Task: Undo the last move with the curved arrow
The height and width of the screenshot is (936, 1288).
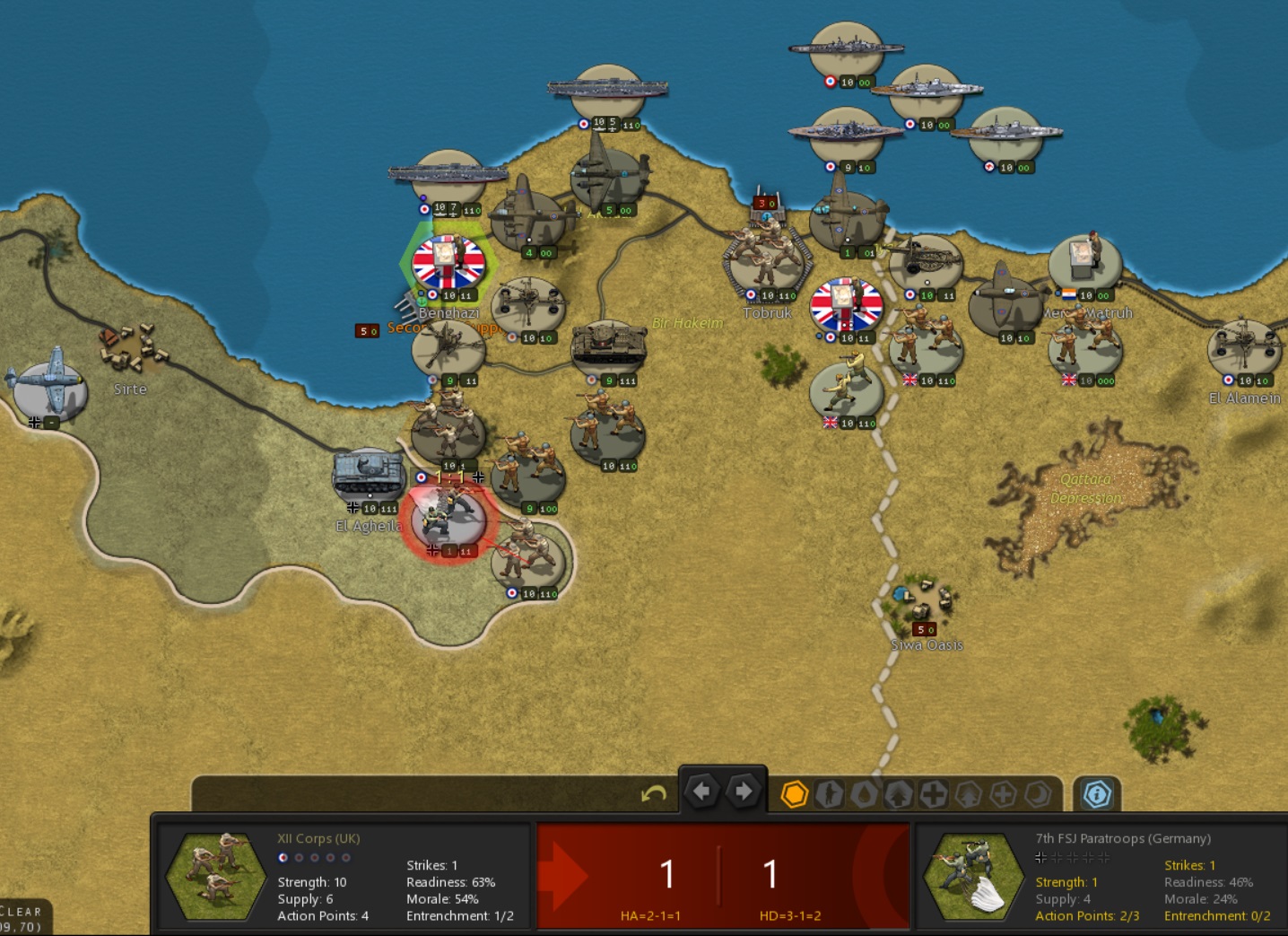Action: pos(654,793)
